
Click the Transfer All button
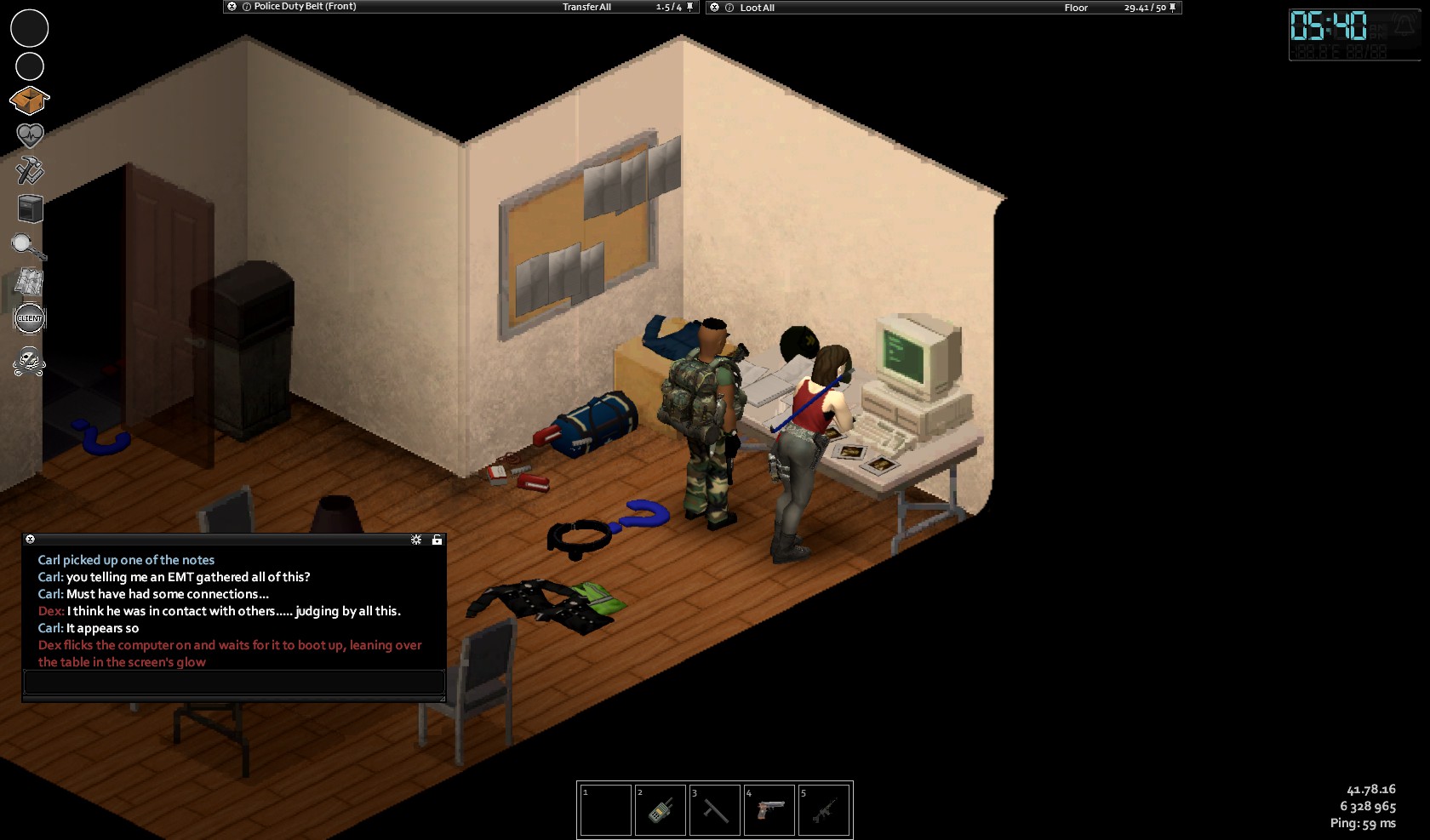pyautogui.click(x=586, y=7)
